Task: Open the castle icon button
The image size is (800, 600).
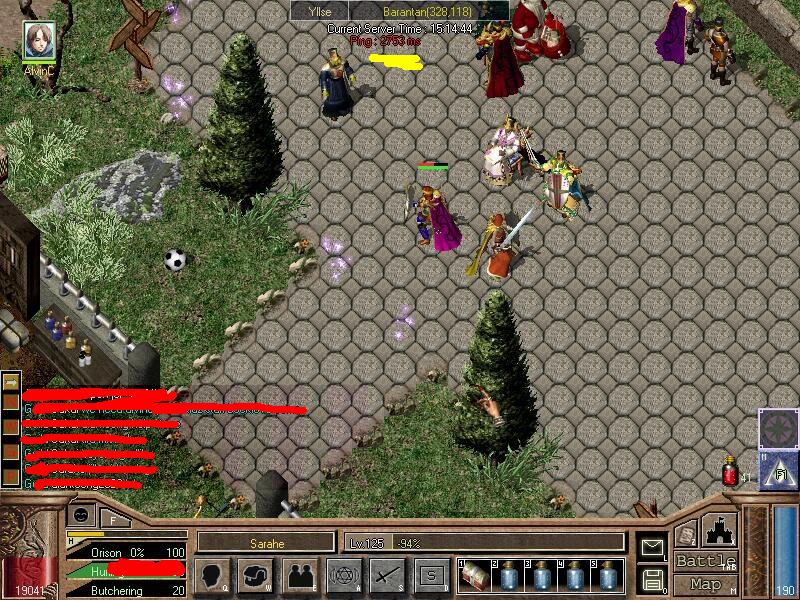Action: [721, 529]
